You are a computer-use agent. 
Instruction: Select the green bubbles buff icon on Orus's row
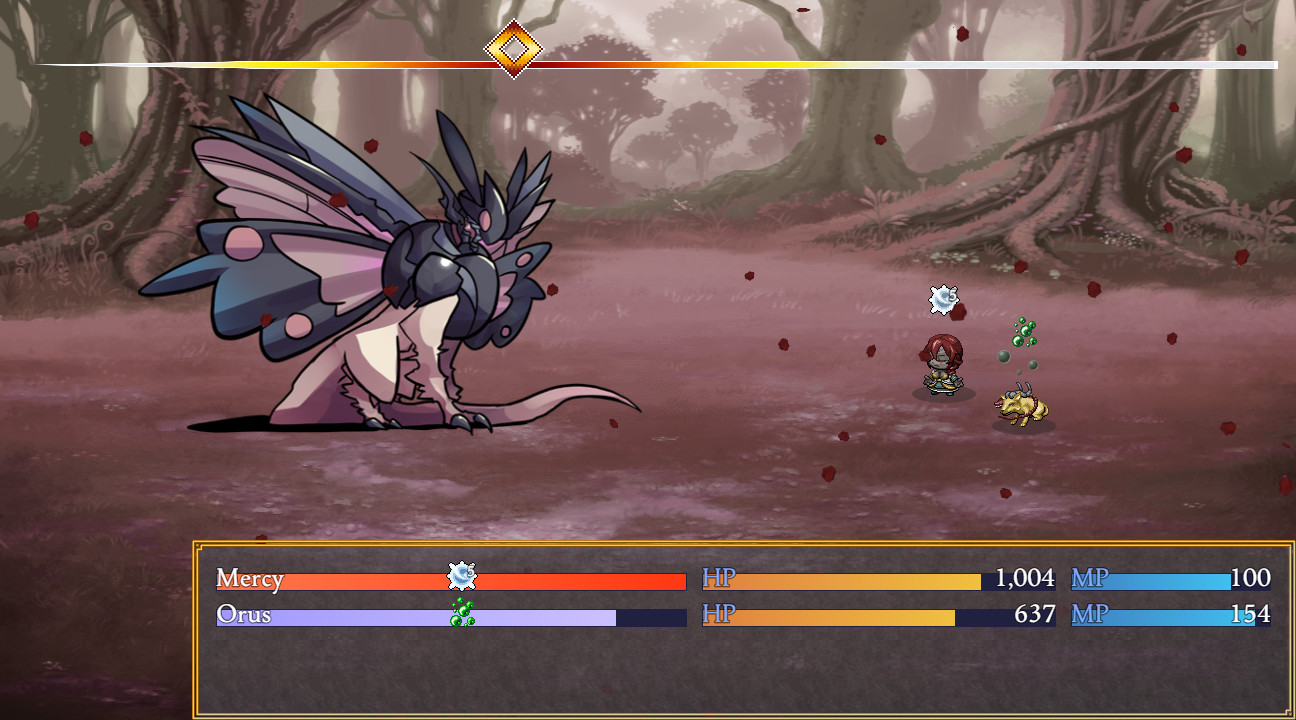[x=459, y=613]
